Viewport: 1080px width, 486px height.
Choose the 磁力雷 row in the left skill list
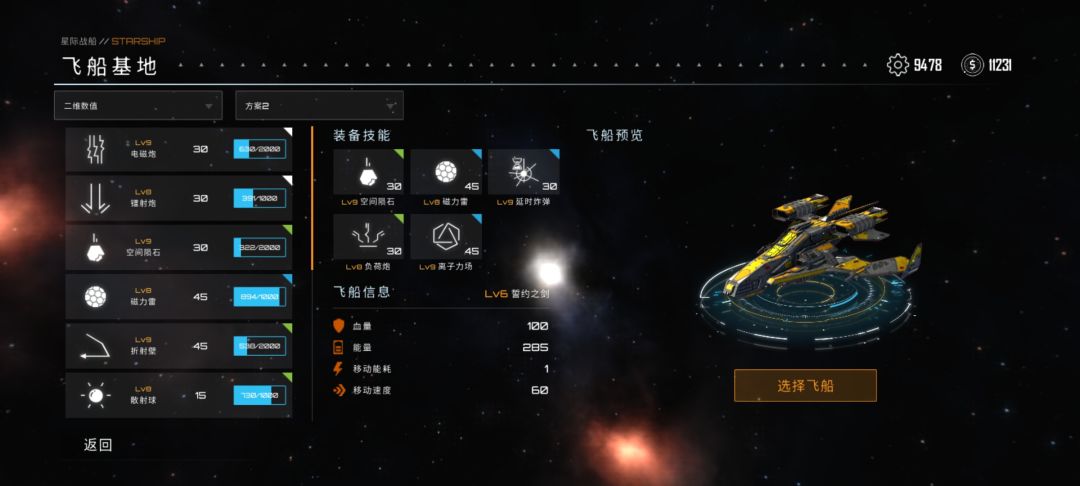click(x=179, y=296)
